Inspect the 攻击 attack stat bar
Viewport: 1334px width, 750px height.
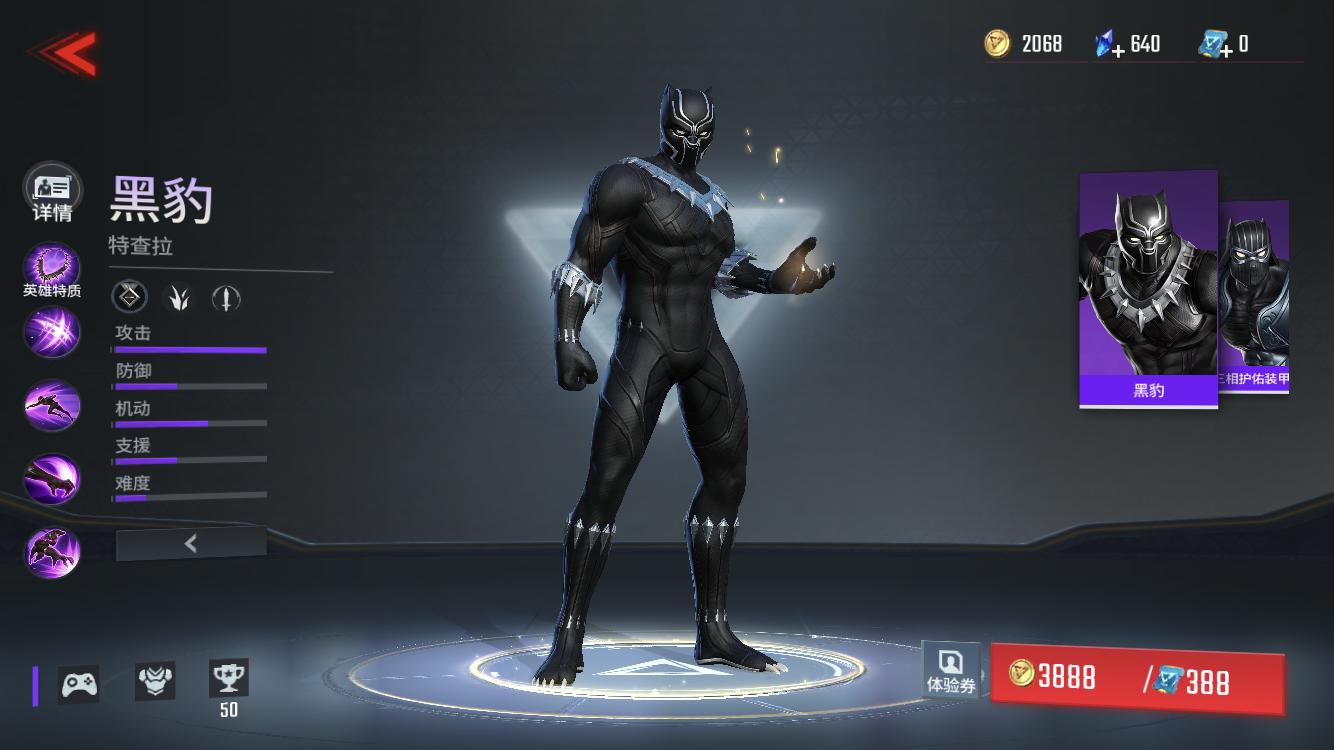click(189, 349)
